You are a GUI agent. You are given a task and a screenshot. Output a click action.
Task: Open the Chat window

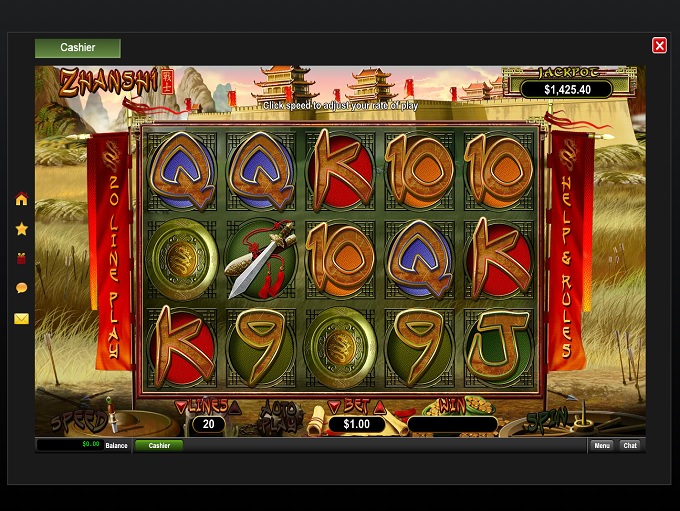pos(629,445)
